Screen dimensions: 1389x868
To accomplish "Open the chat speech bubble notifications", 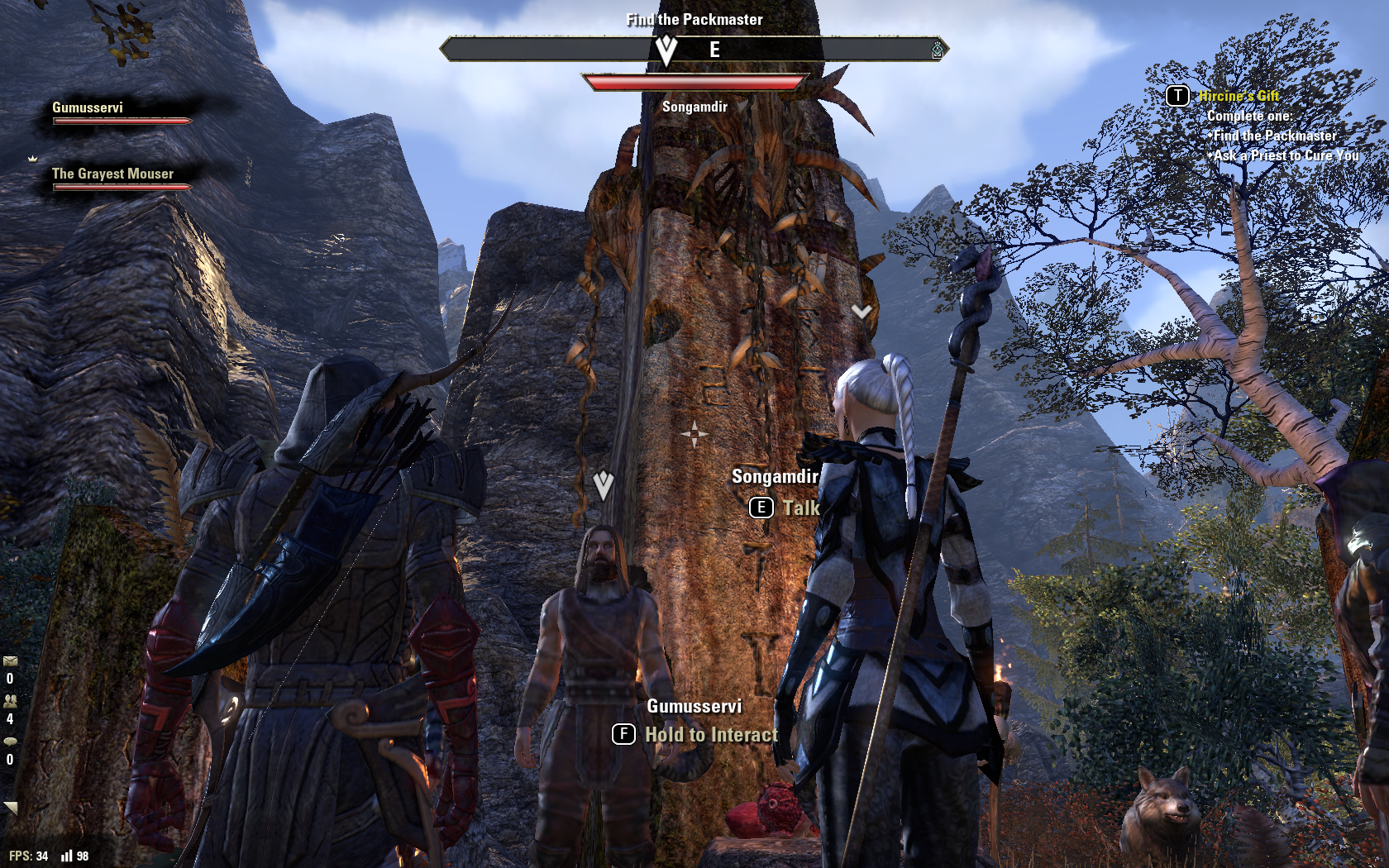I will coord(10,742).
